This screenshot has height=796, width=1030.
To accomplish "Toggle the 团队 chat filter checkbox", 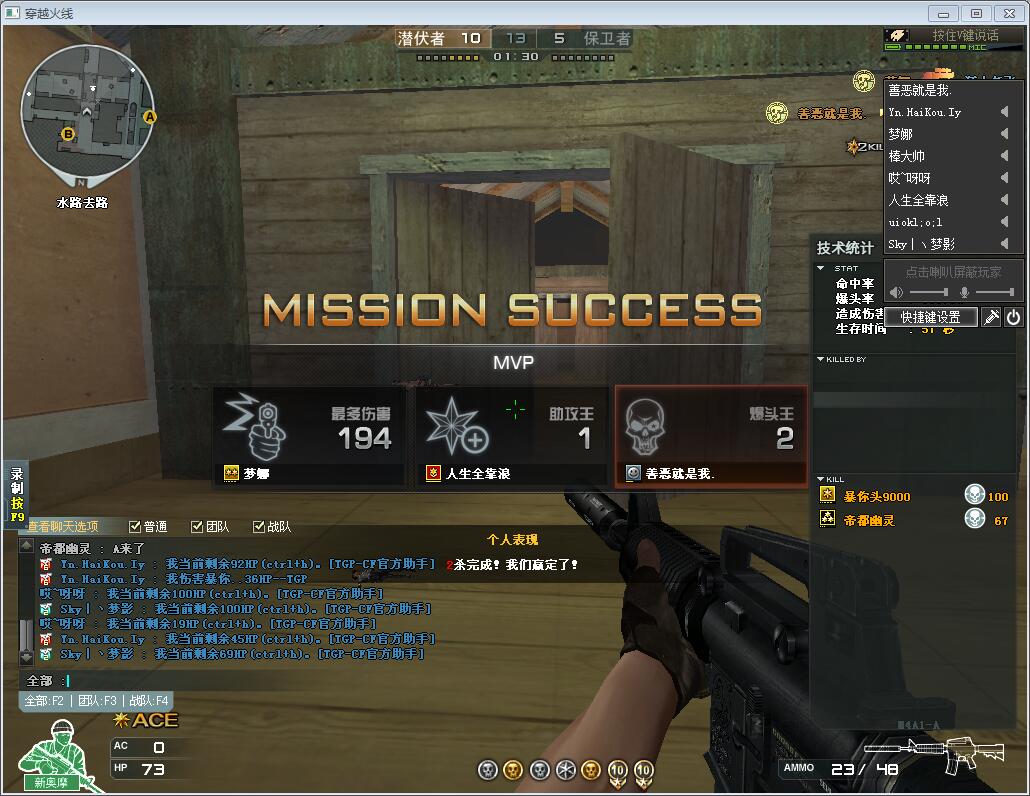I will [196, 526].
